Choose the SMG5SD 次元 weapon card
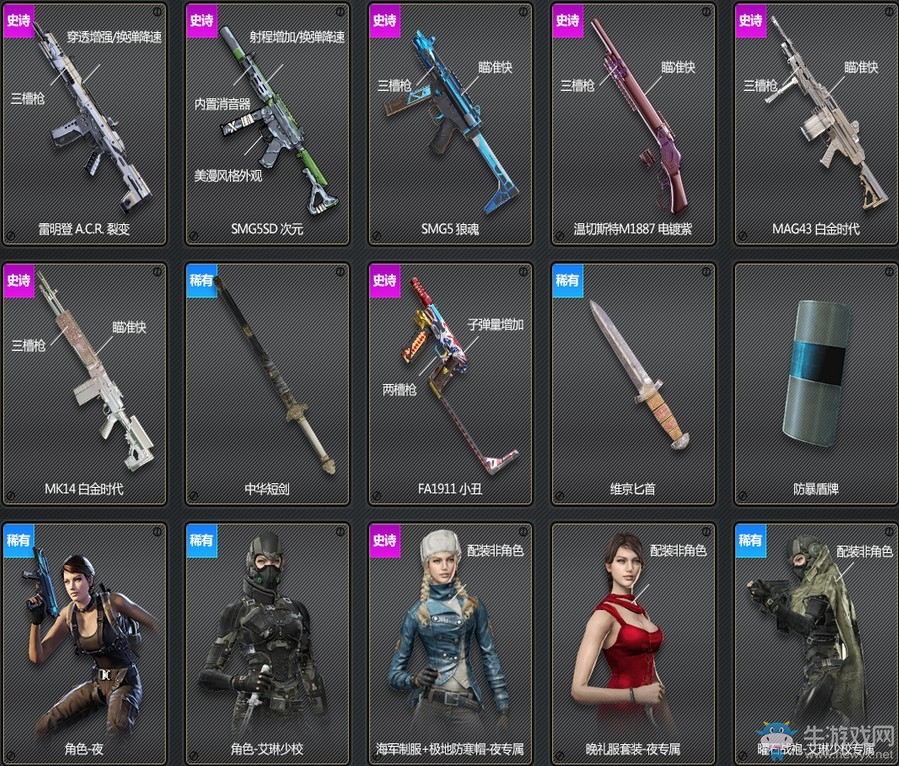Screen dimensions: 899x766 point(267,124)
